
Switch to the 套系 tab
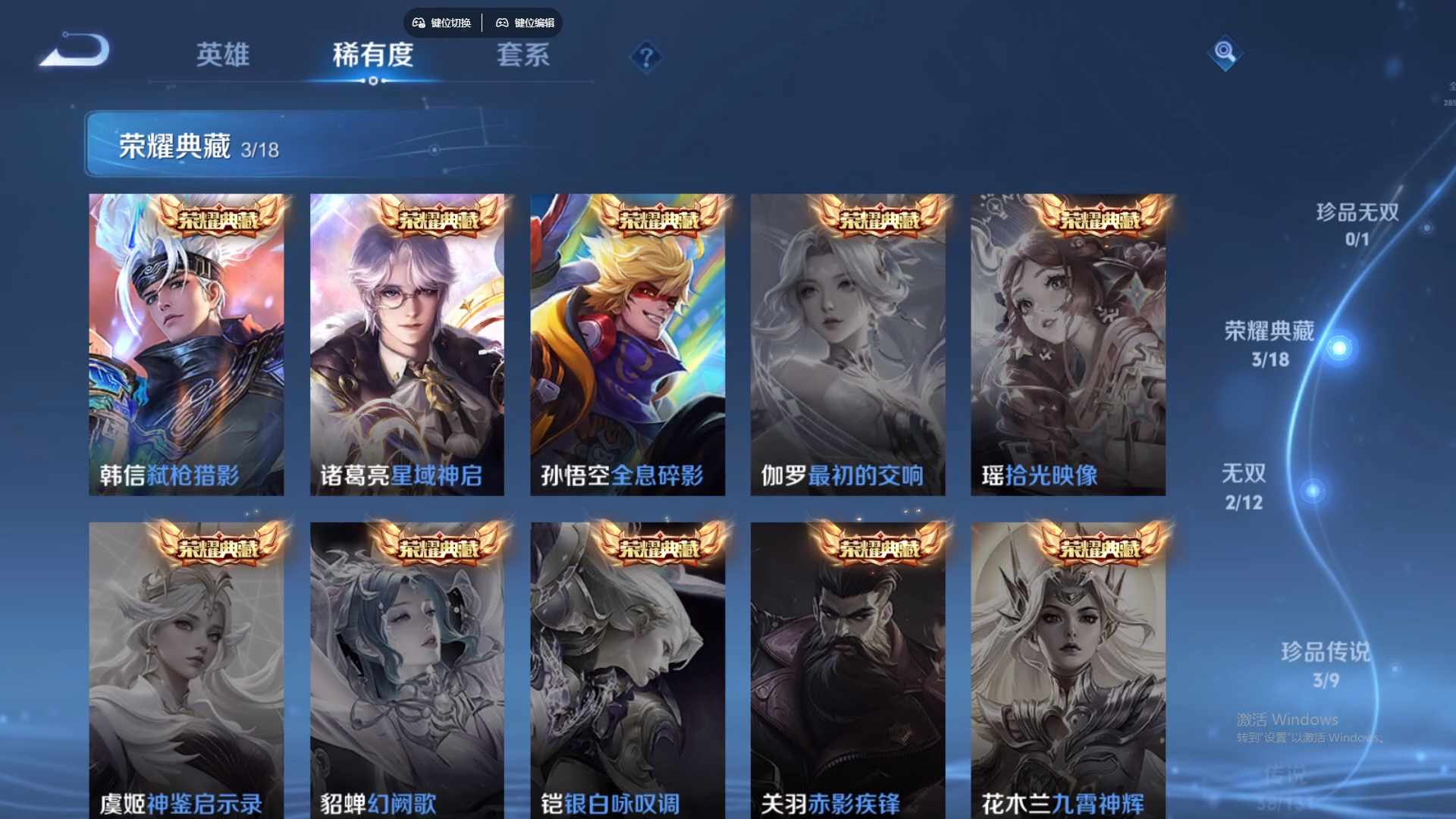click(x=523, y=55)
